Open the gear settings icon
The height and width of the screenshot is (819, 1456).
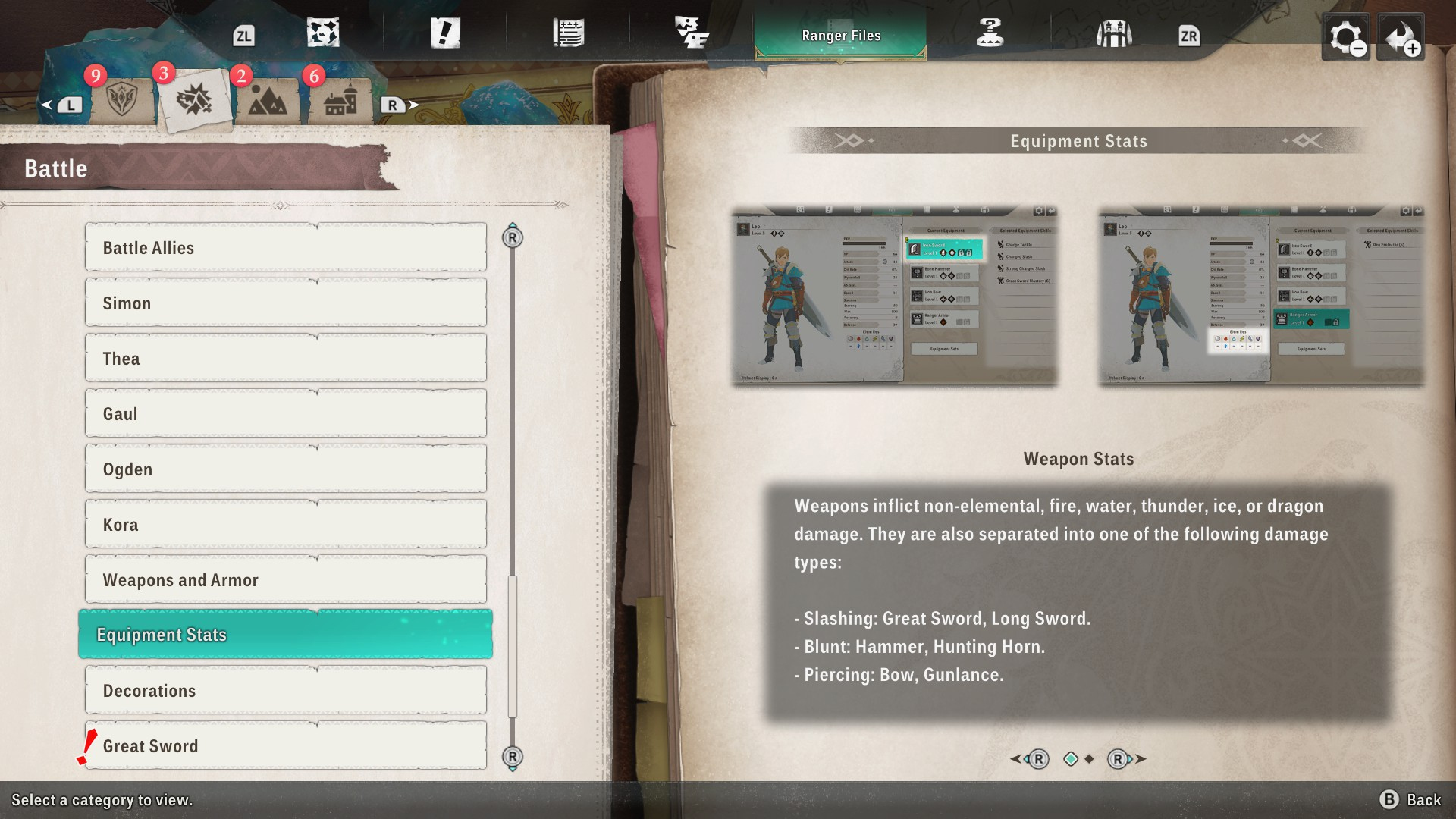click(1345, 37)
